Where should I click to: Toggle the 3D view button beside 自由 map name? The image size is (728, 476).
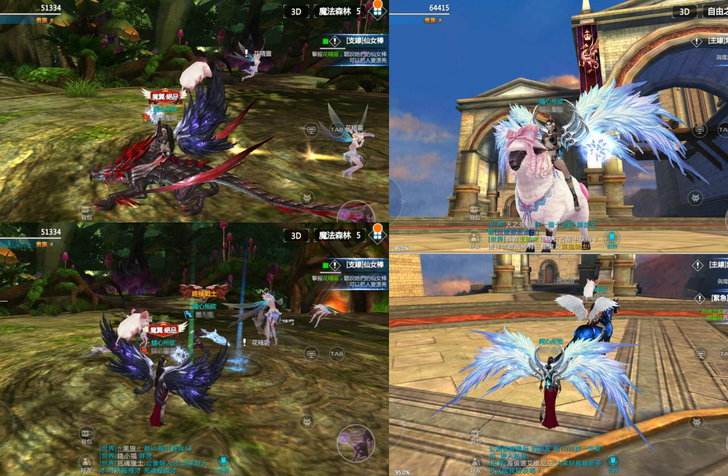pos(684,12)
